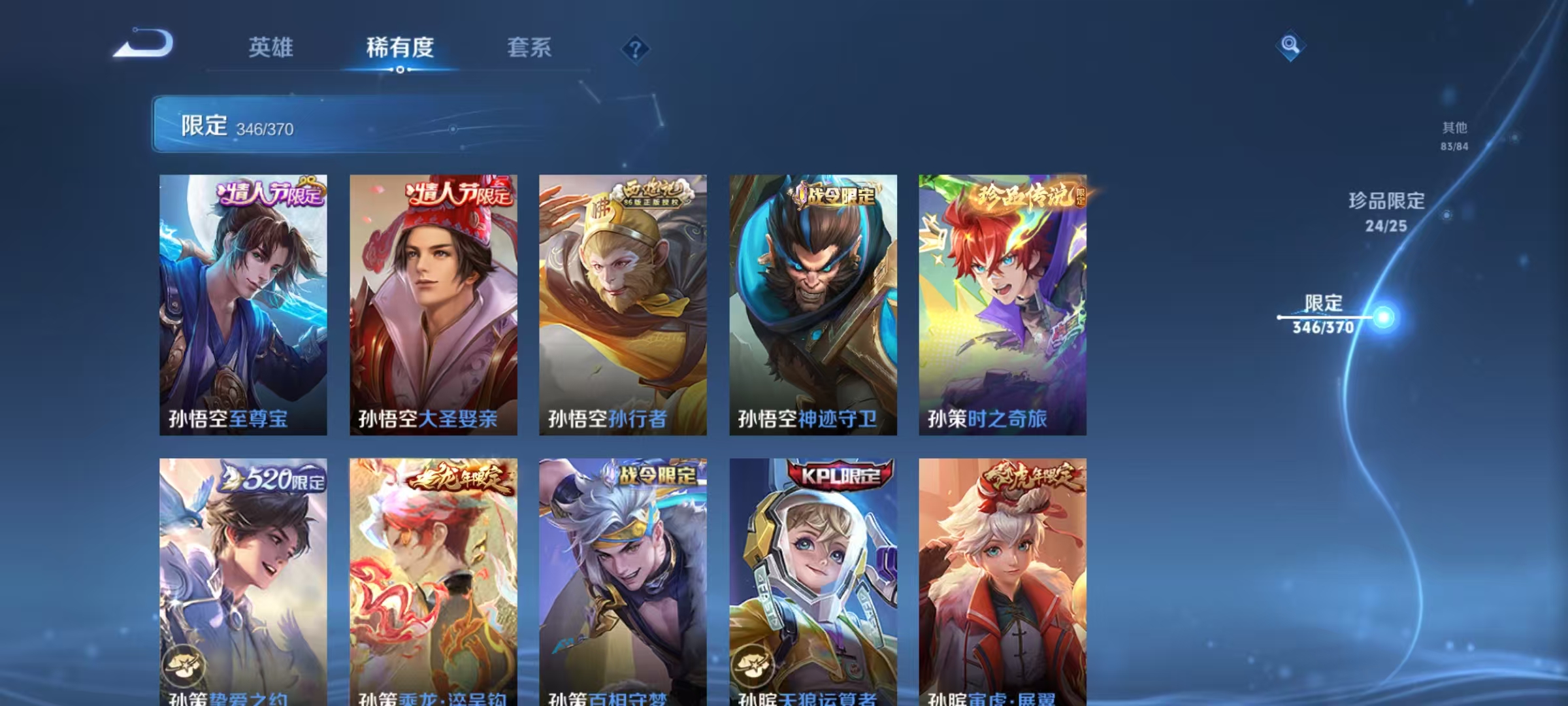The image size is (1568, 706).
Task: Switch to the 套系 tab
Action: (531, 48)
